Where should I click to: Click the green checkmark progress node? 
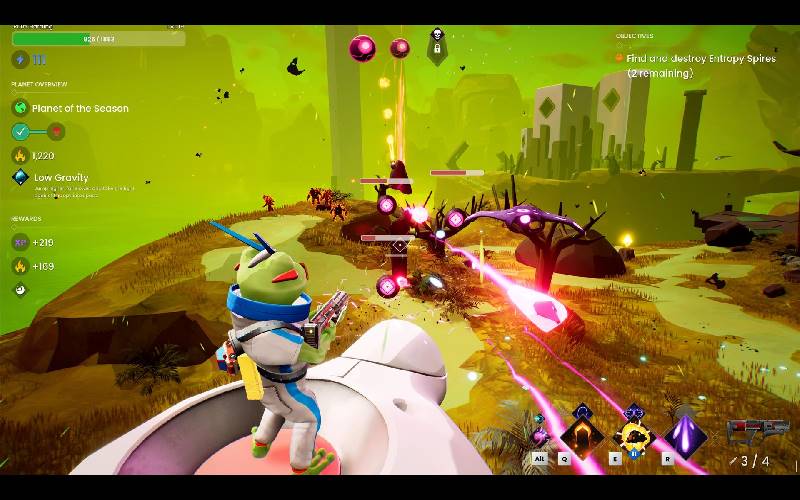click(21, 131)
